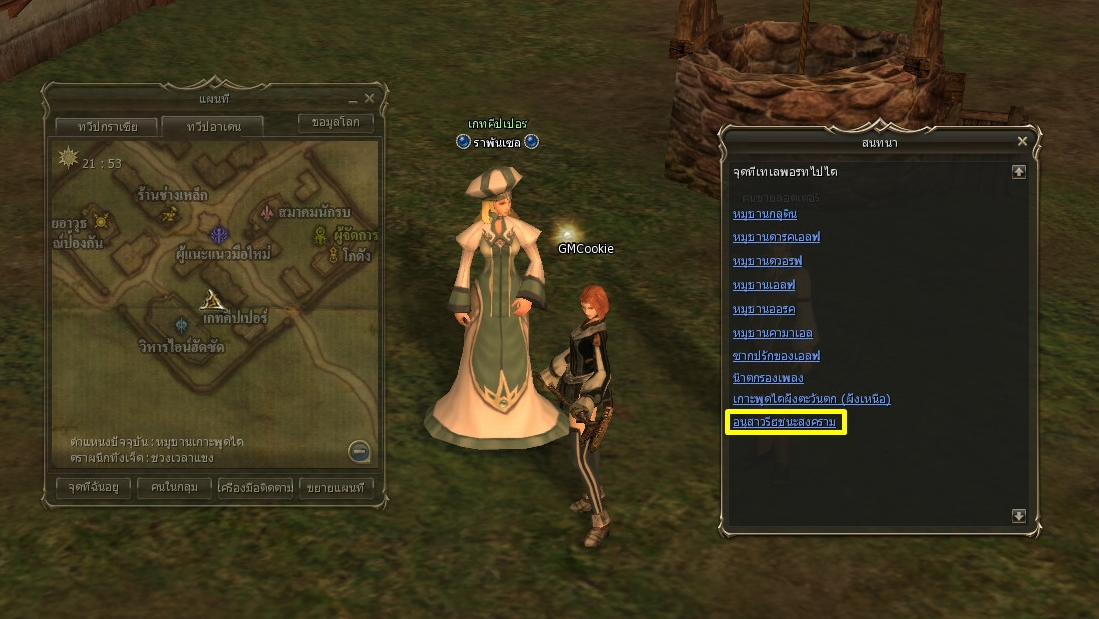Show party members with คนในกลุ่ม button
This screenshot has width=1099, height=619.
[174, 488]
